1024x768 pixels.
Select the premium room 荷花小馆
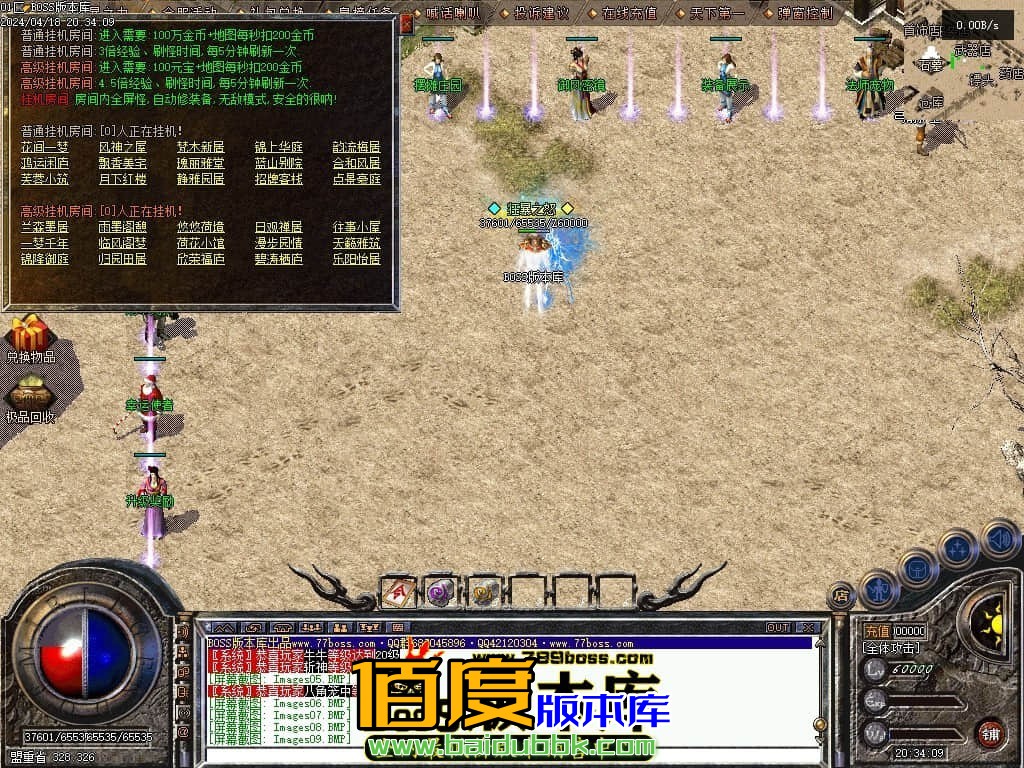click(201, 243)
